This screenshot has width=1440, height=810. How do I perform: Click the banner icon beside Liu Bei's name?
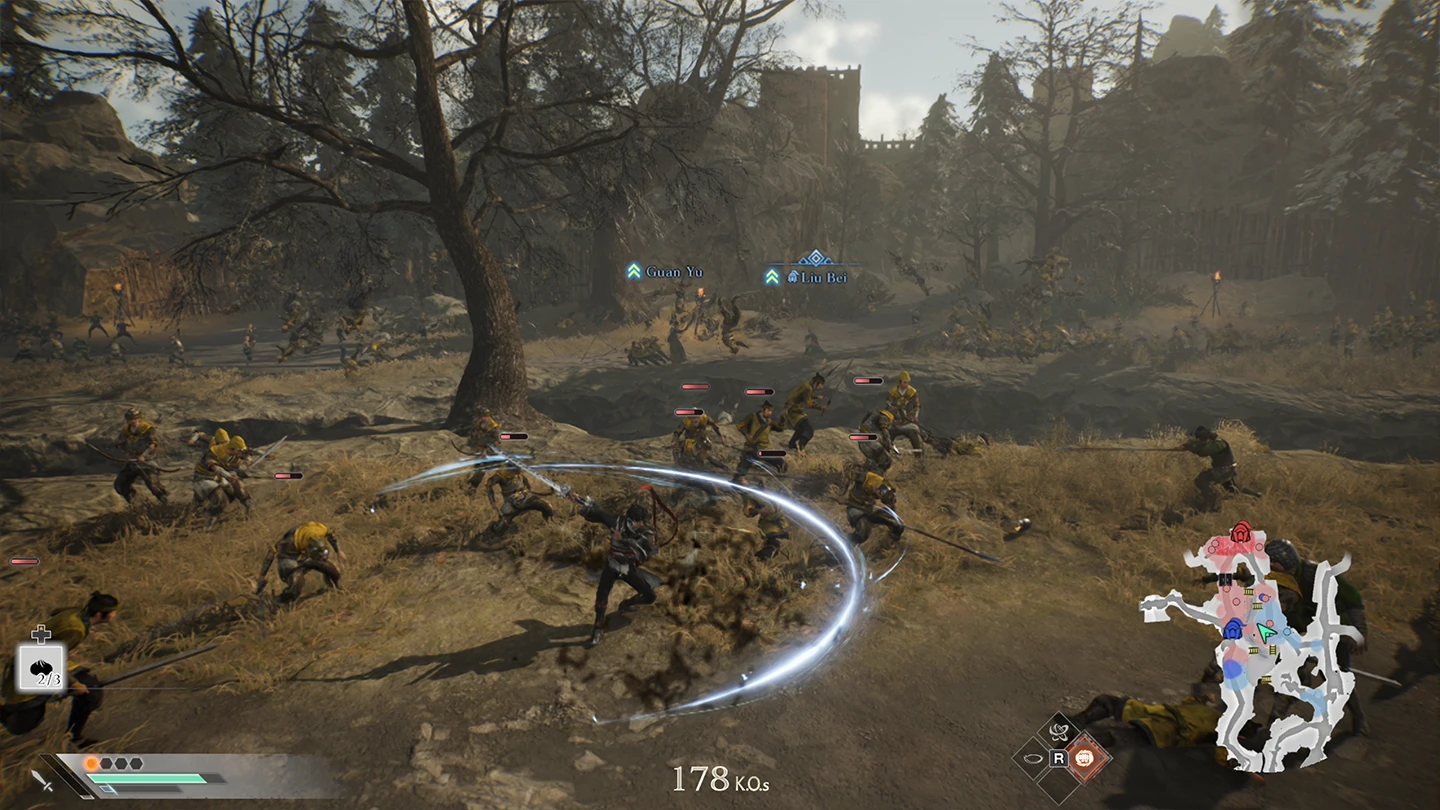794,276
